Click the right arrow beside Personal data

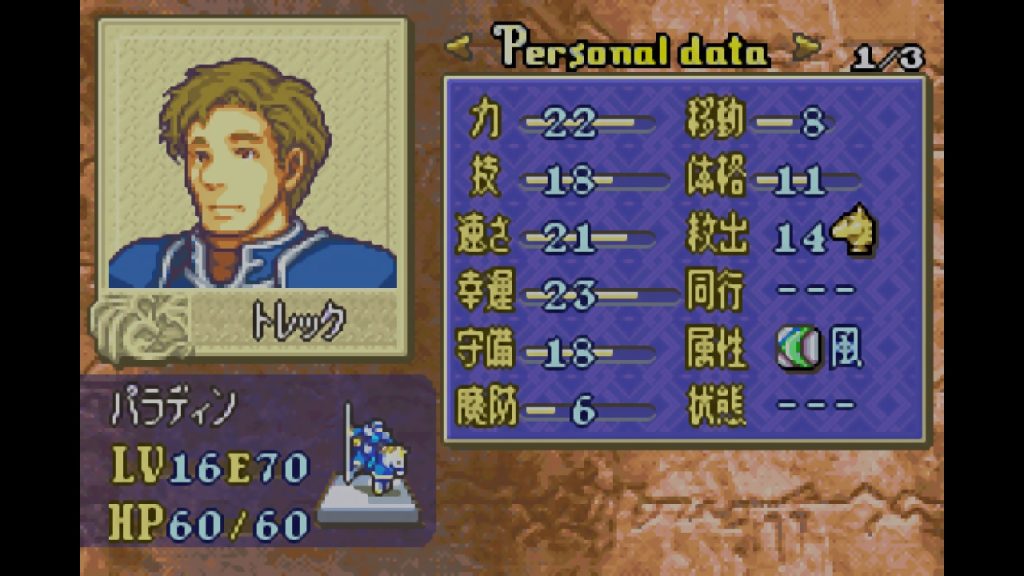[806, 46]
